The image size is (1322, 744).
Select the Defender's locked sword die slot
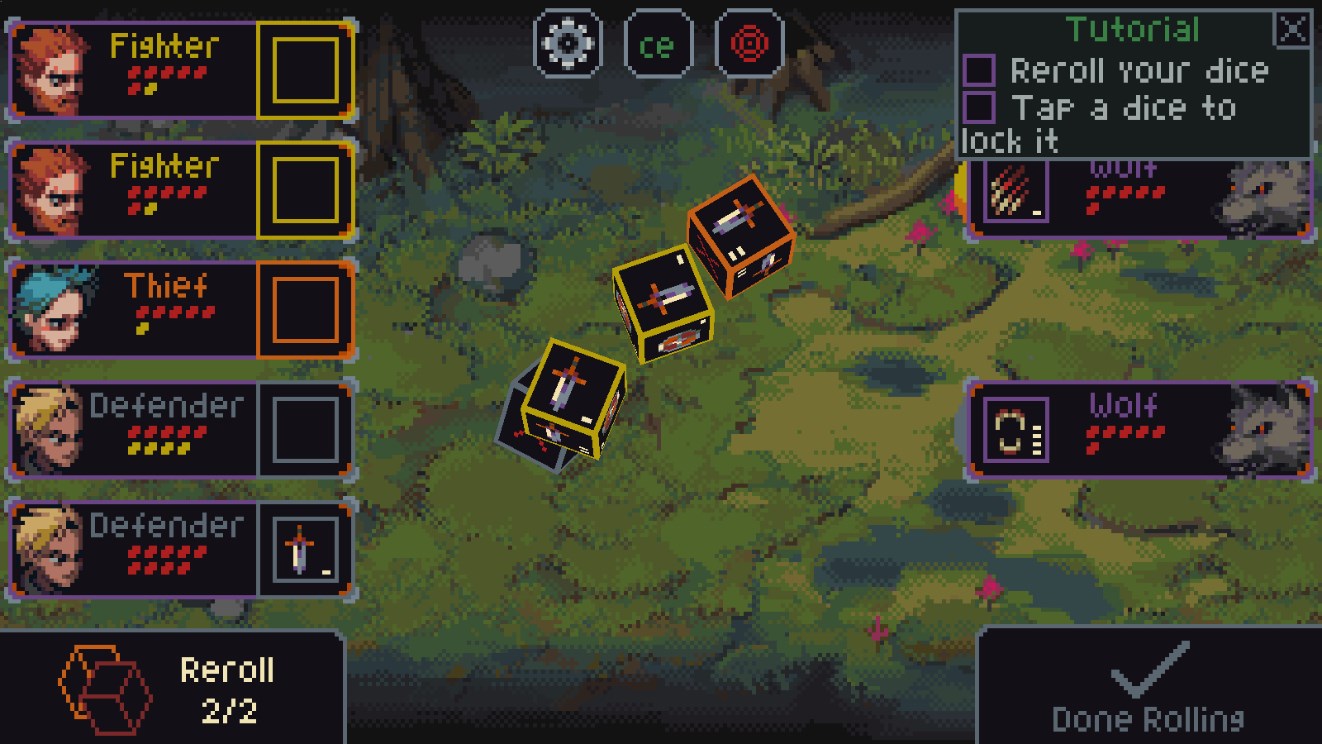pos(305,550)
